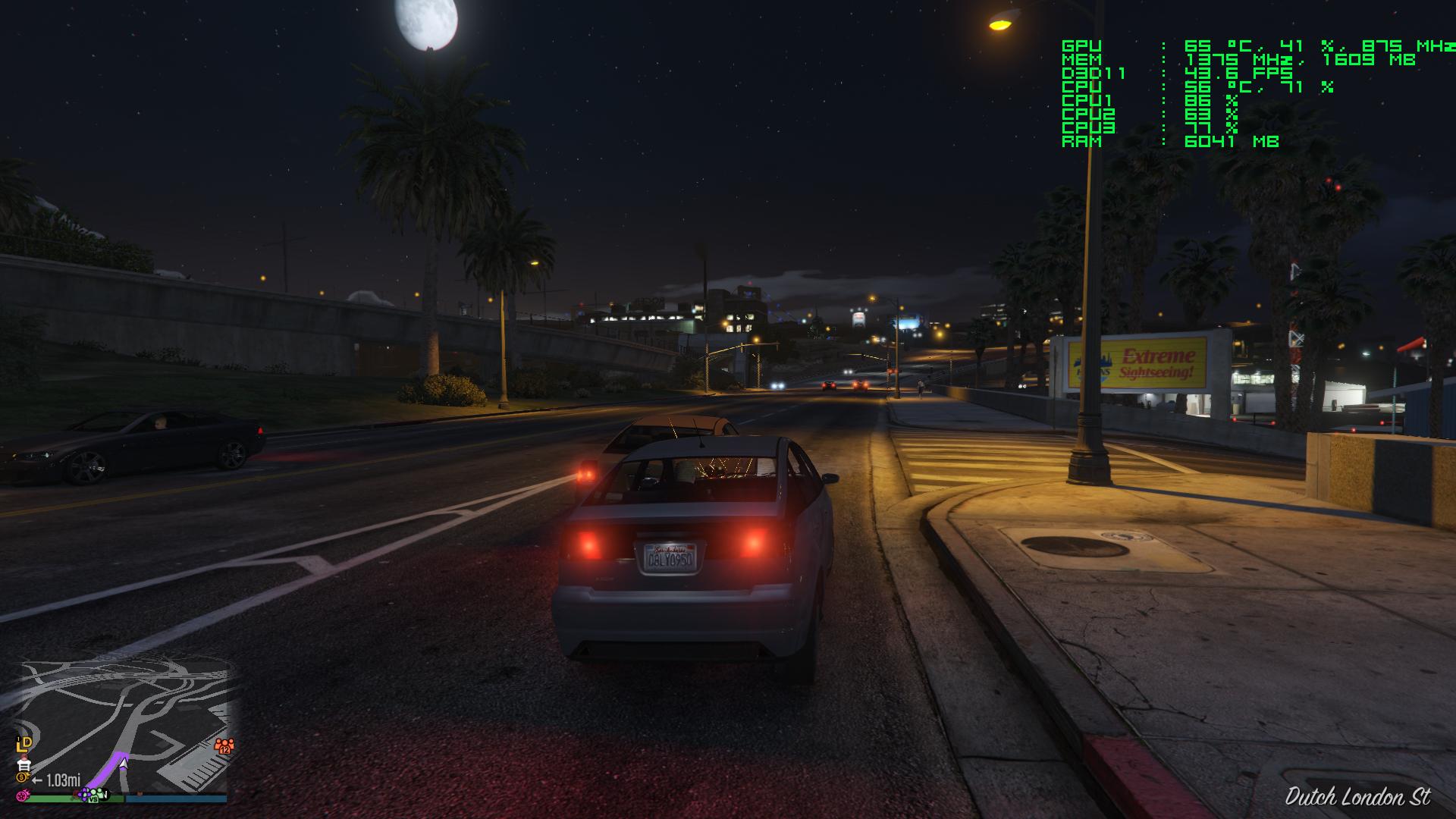Select the pink flaming wheel blip
The height and width of the screenshot is (819, 1456).
[x=24, y=795]
